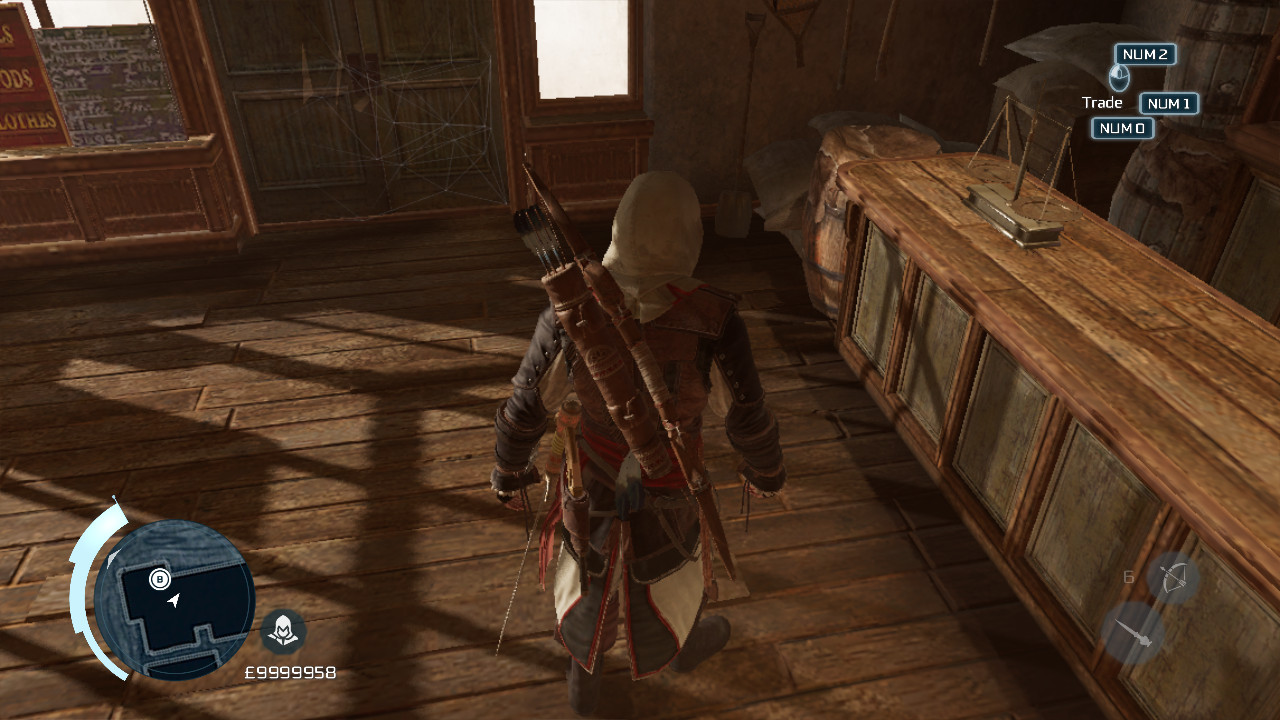Select the Trade label near the counter
Image resolution: width=1280 pixels, height=720 pixels.
coord(1102,102)
